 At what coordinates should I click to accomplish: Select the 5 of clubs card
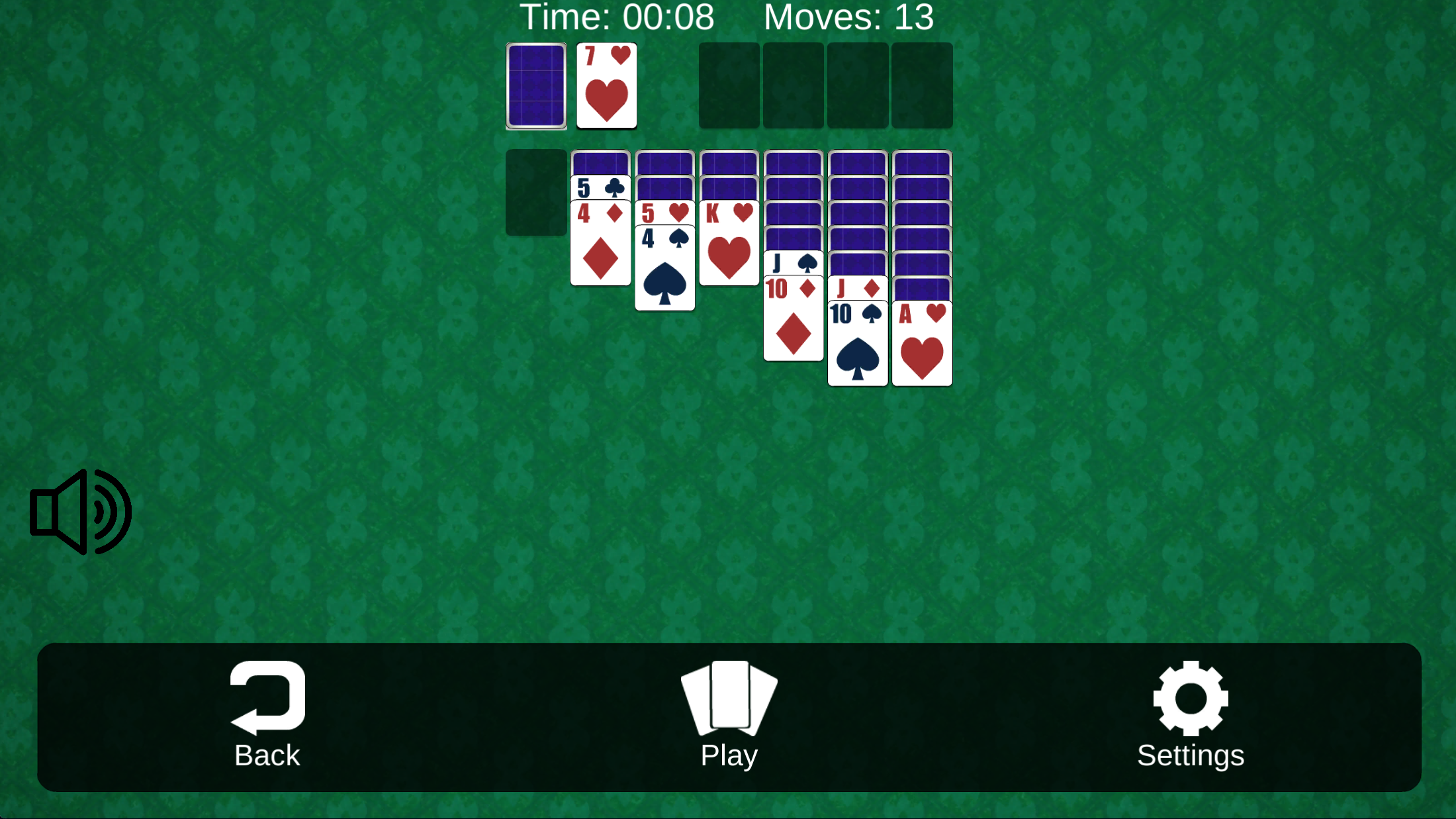pyautogui.click(x=600, y=187)
